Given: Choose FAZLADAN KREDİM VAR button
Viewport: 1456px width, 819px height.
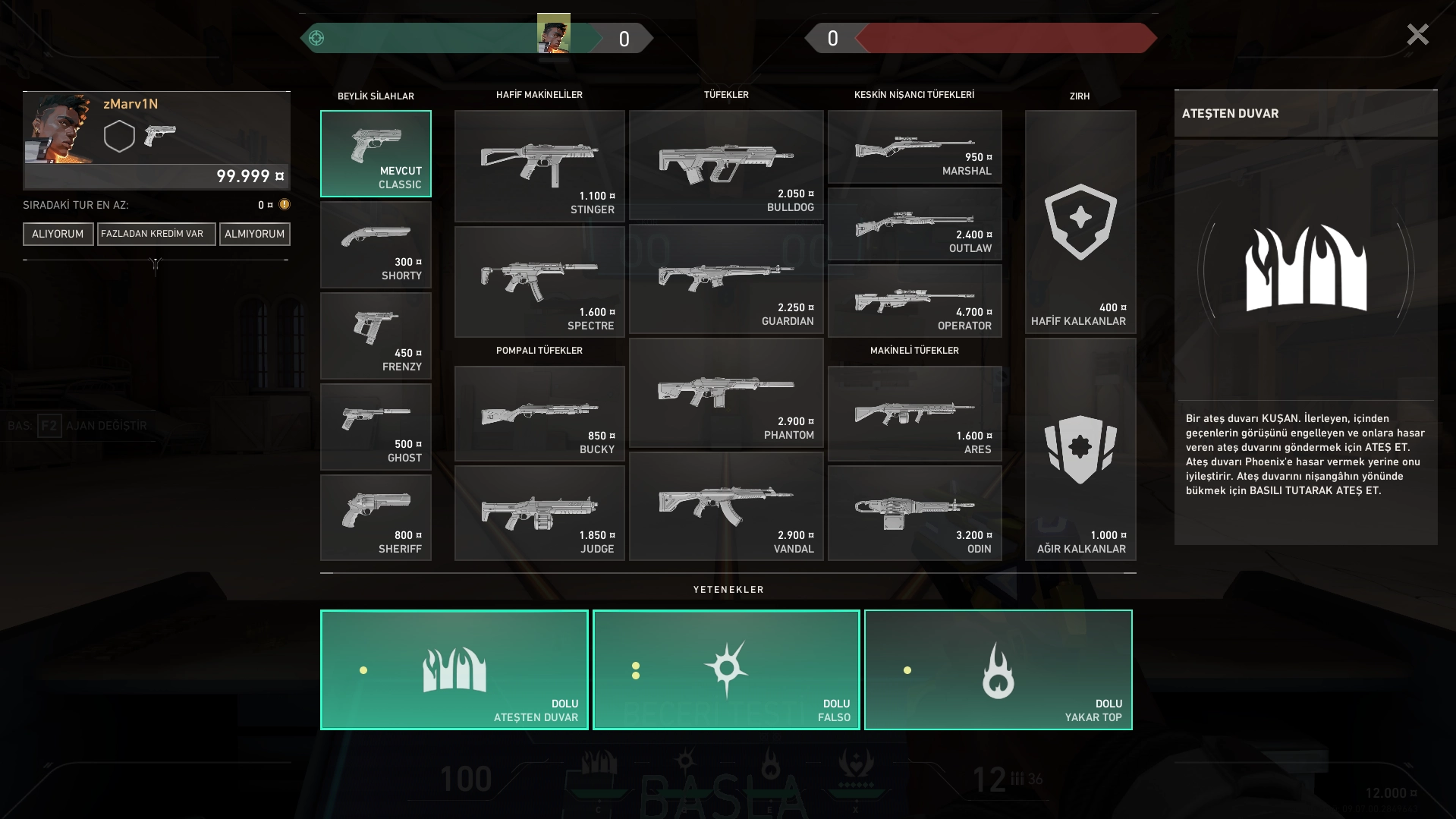Looking at the screenshot, I should click(x=156, y=234).
